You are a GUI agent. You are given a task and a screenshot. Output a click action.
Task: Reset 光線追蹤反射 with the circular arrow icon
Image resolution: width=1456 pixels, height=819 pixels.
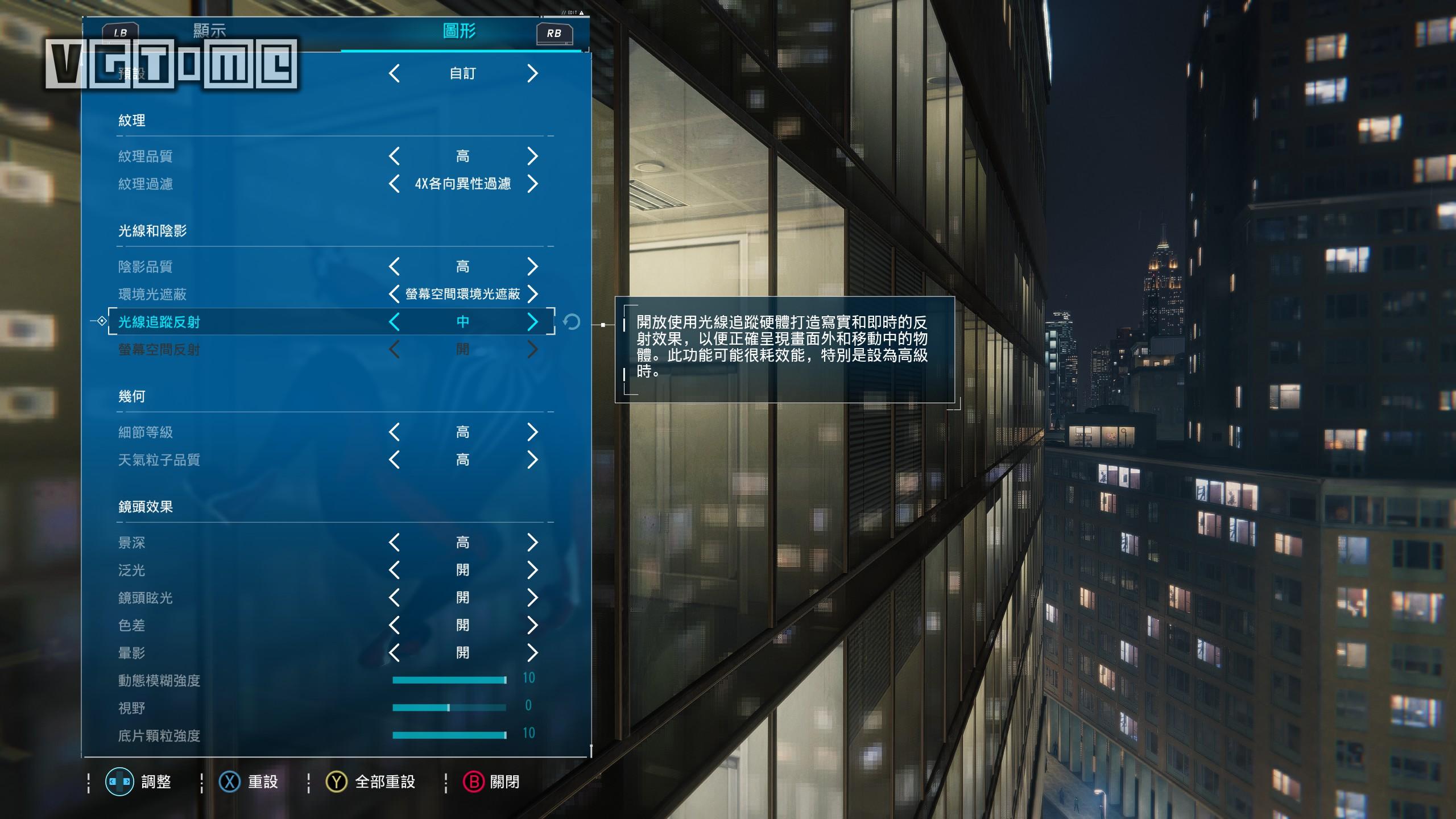point(571,322)
